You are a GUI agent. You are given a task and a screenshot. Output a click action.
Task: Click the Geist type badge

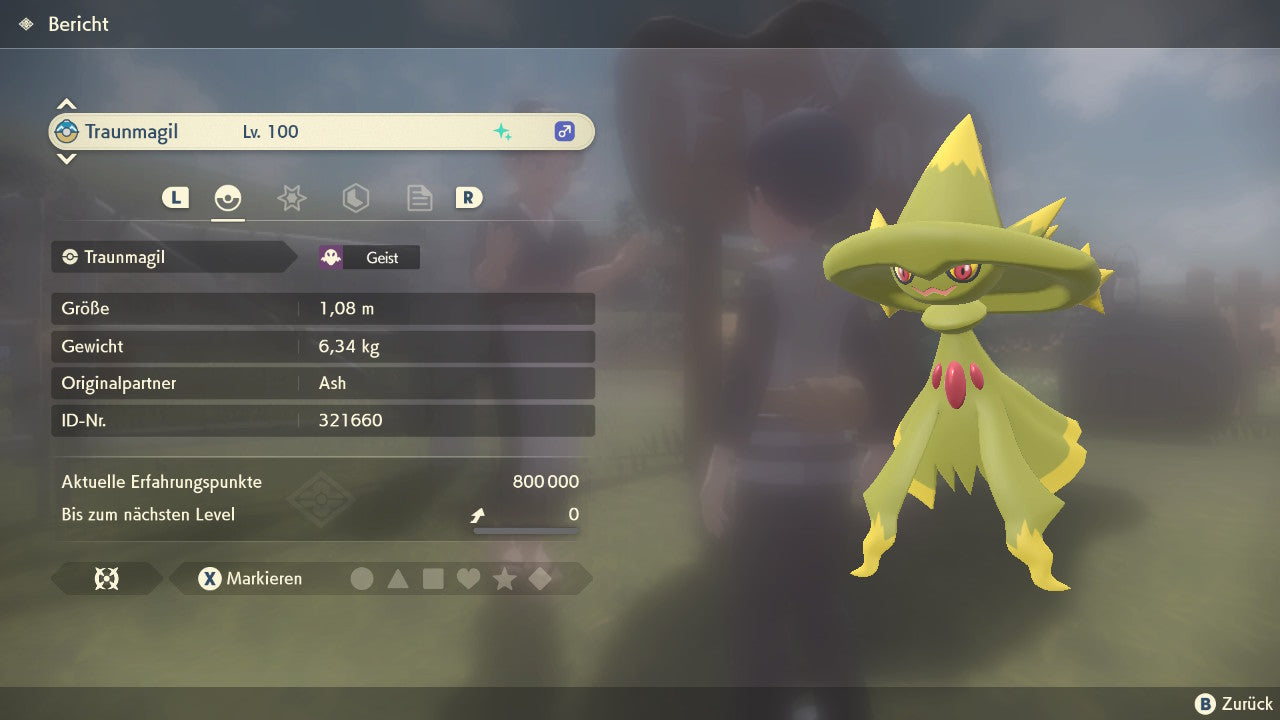click(x=369, y=257)
